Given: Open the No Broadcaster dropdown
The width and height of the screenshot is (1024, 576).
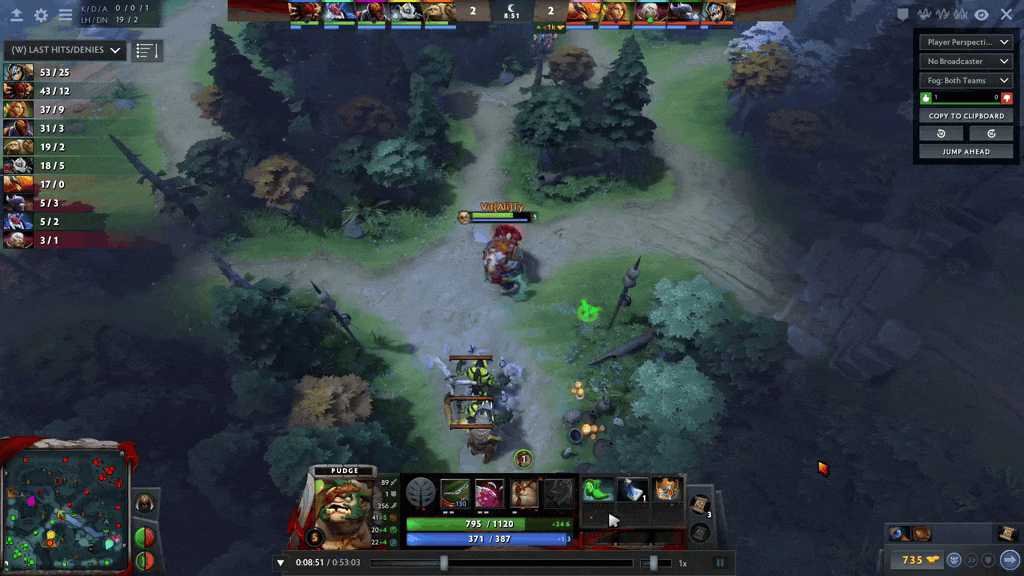Looking at the screenshot, I should point(965,61).
